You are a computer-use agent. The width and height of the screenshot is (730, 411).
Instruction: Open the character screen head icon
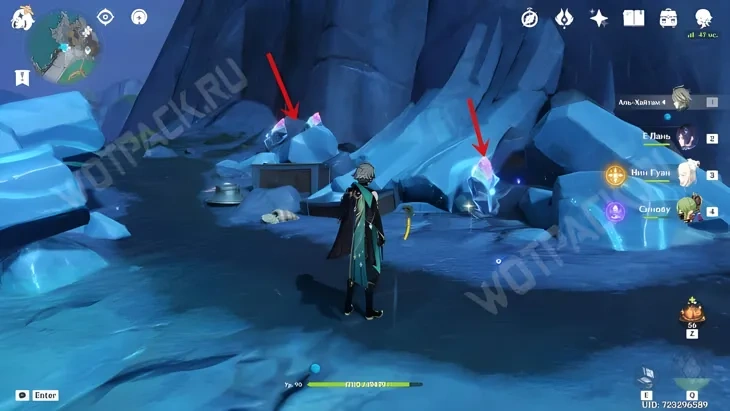703,18
